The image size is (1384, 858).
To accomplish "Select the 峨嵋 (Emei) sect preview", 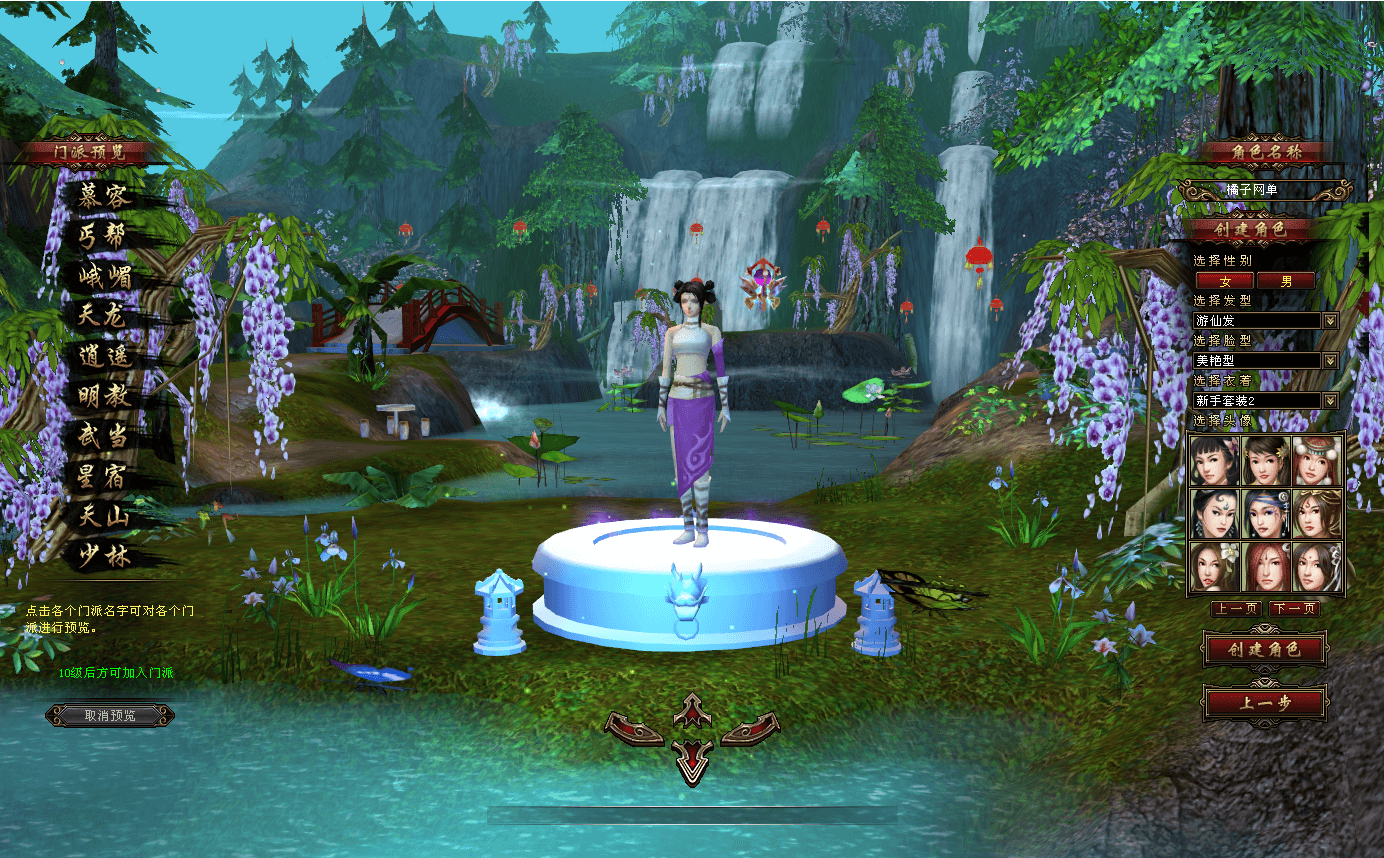I will (x=105, y=276).
